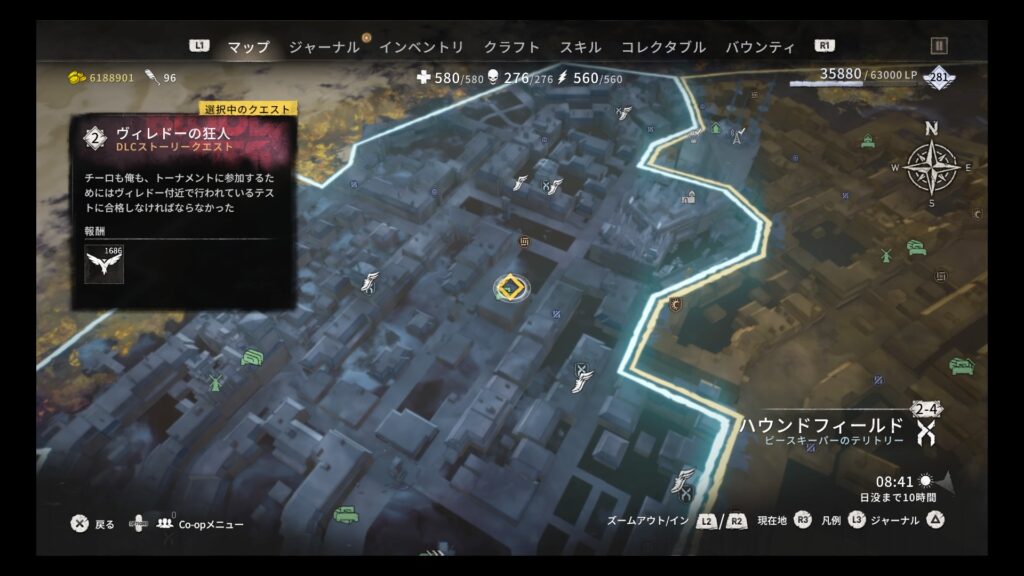Screen dimensions: 1024x576
Task: Click the pause icon in the top corner
Action: click(938, 46)
